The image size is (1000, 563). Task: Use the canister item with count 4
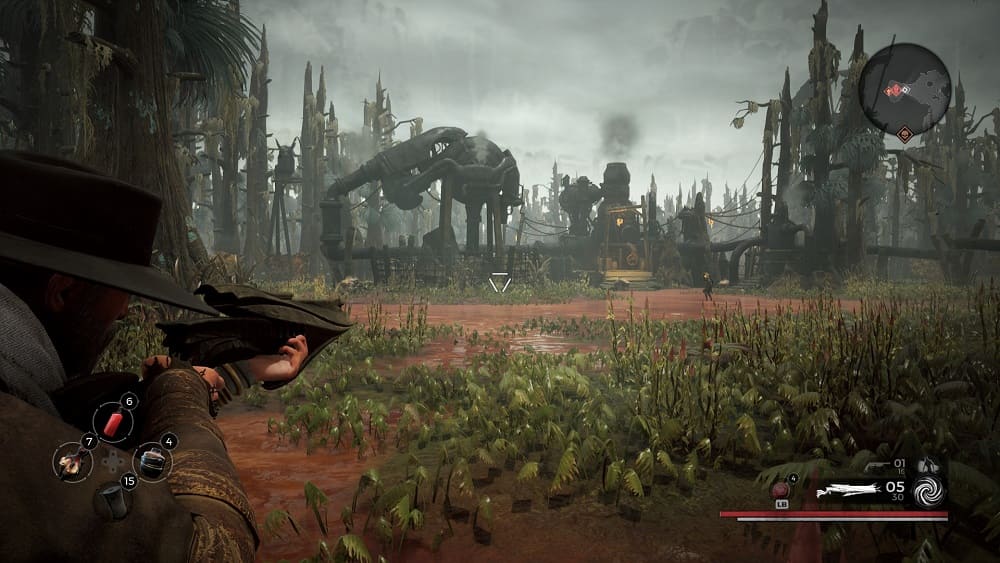[x=151, y=461]
